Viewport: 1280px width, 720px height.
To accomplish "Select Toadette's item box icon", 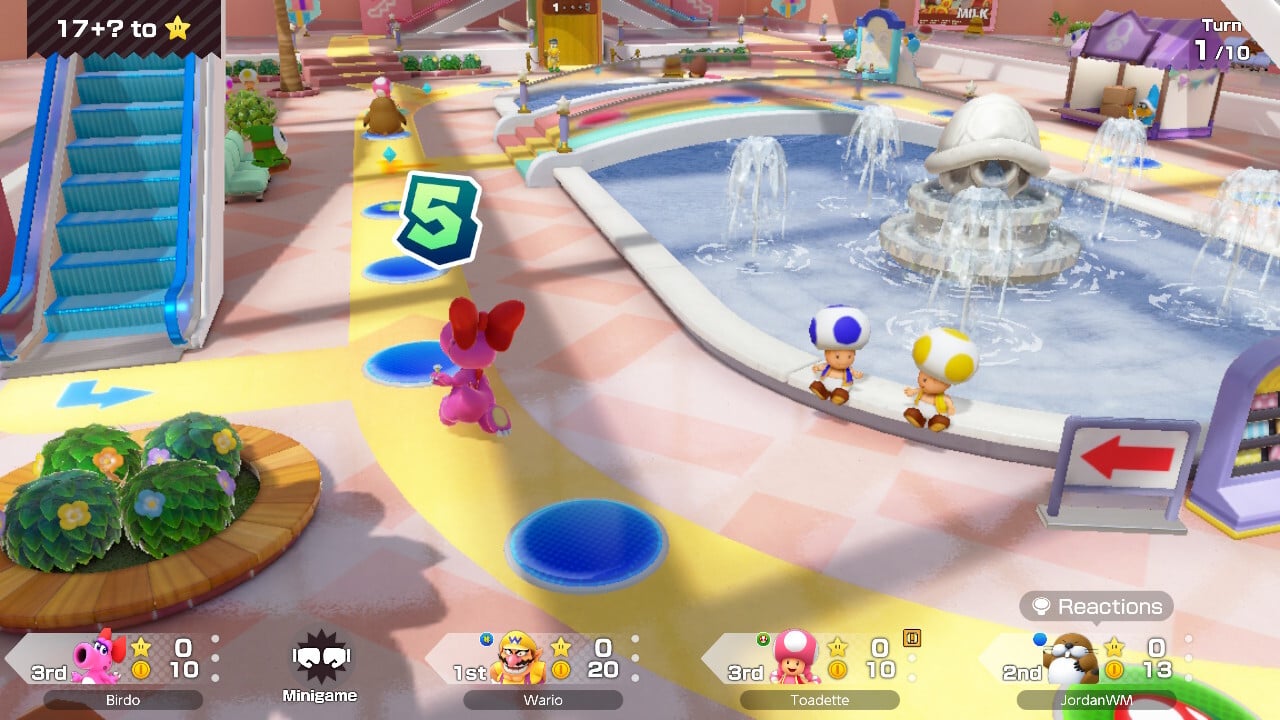I will (x=911, y=637).
